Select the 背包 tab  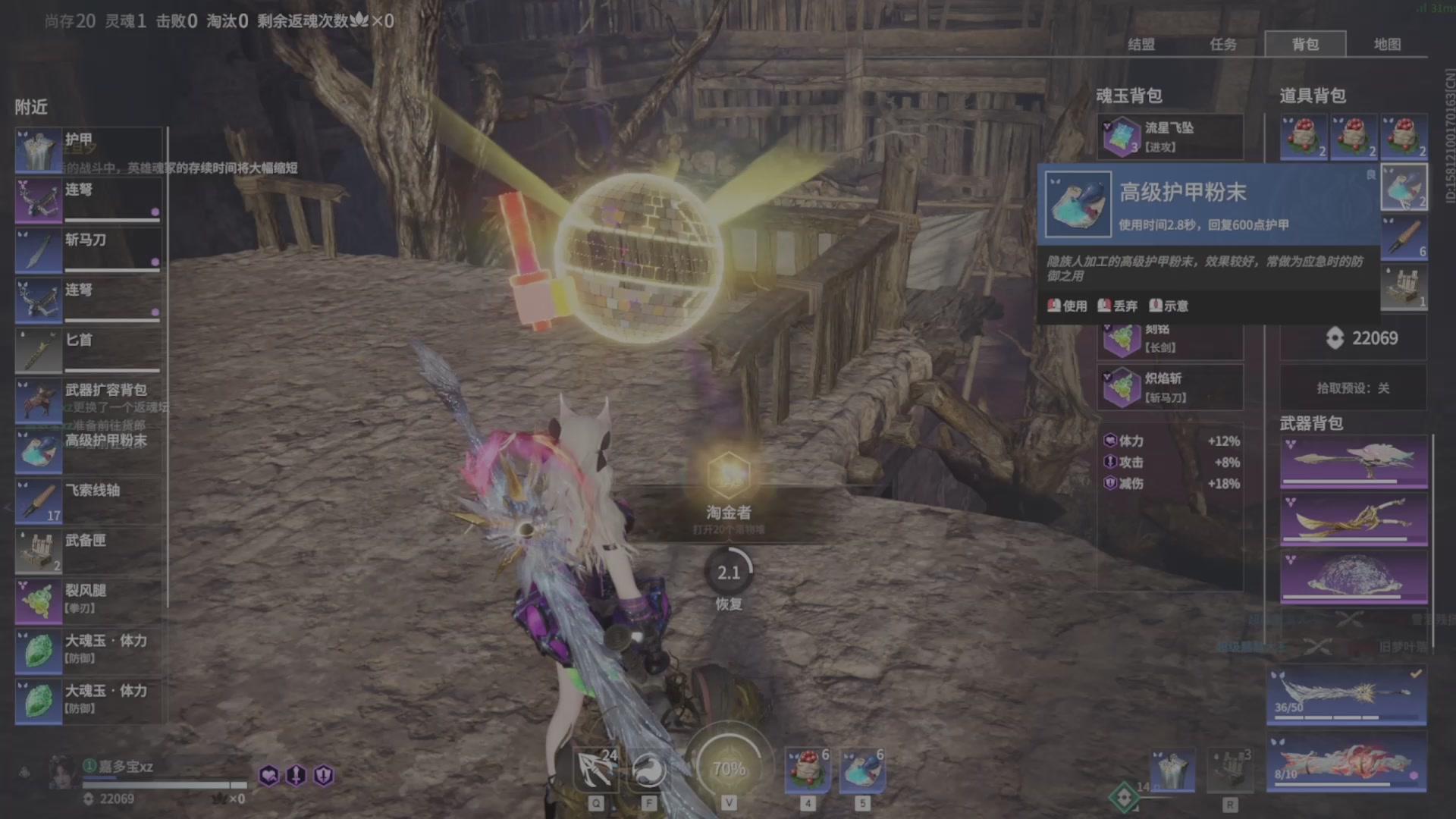click(x=1305, y=45)
